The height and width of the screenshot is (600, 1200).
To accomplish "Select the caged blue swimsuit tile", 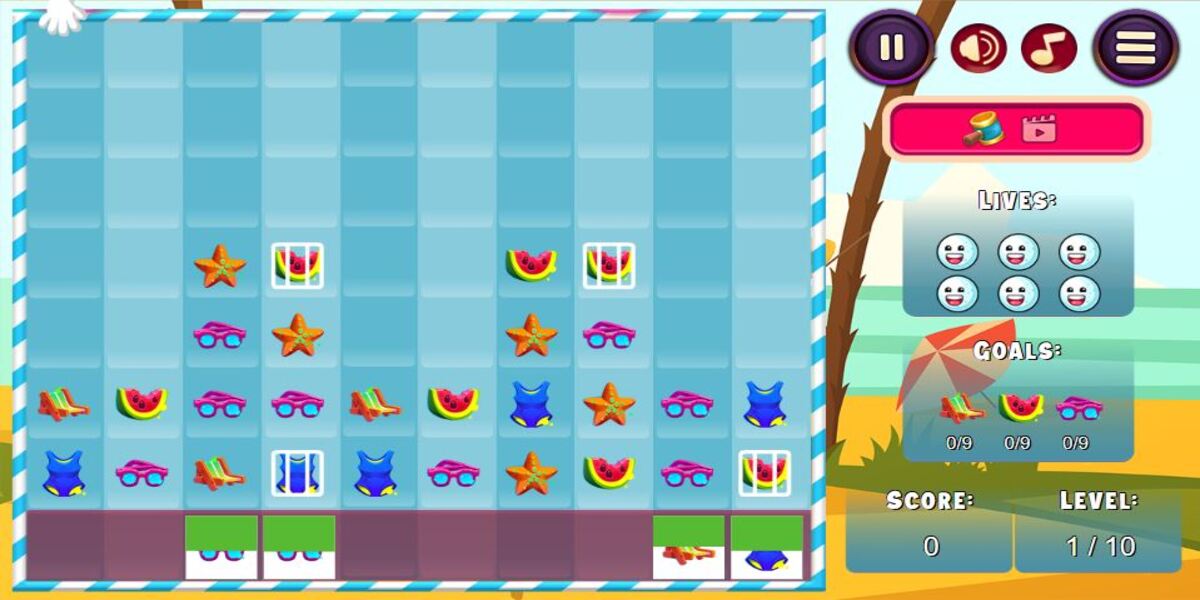I will coord(297,472).
